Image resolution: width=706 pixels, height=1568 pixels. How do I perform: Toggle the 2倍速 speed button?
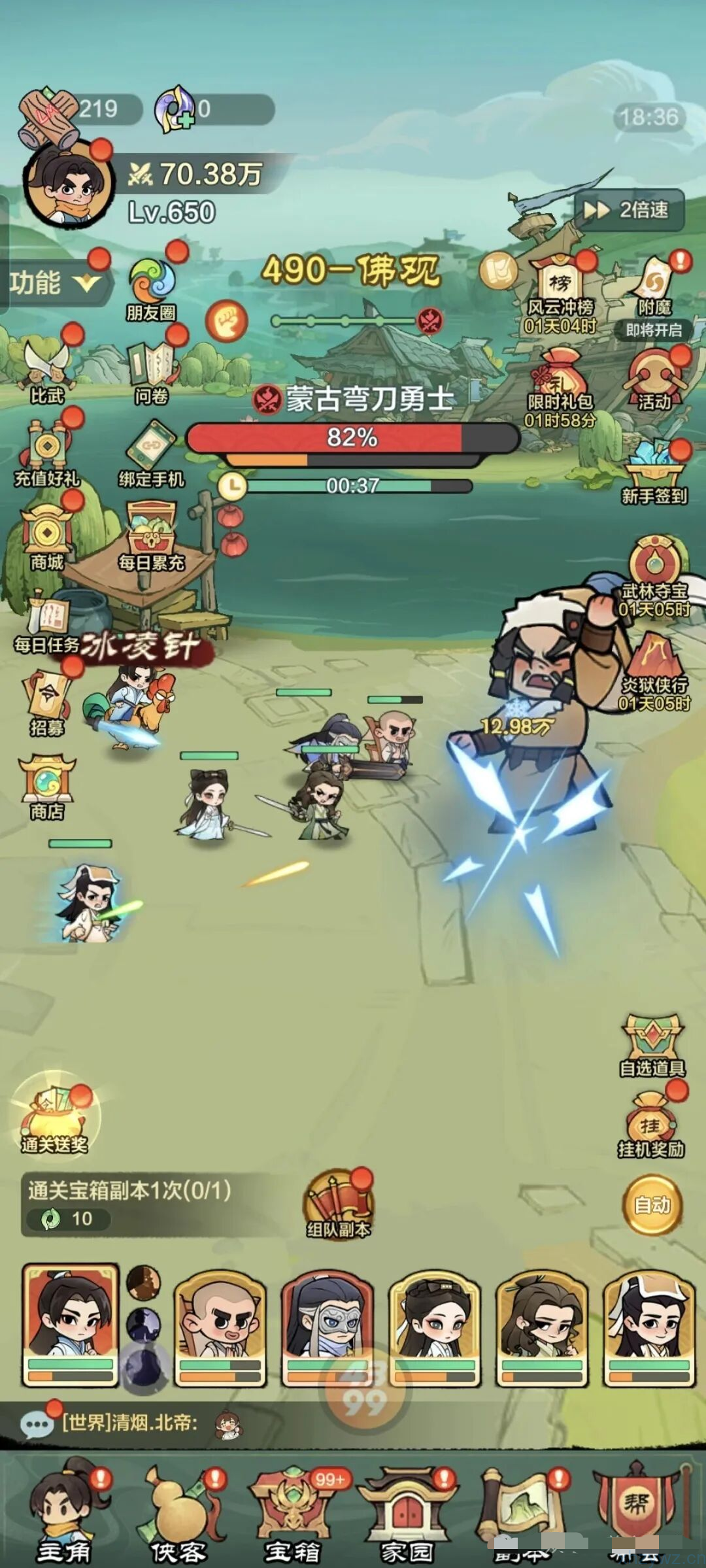coord(630,210)
